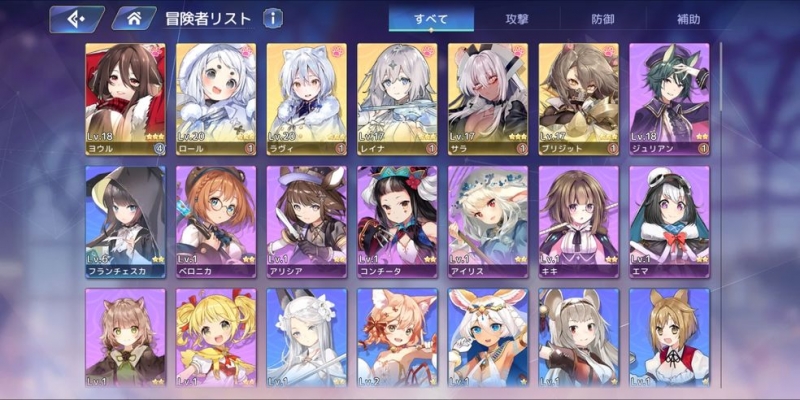Open the 補助 tab
This screenshot has height=400, width=800.
[688, 19]
